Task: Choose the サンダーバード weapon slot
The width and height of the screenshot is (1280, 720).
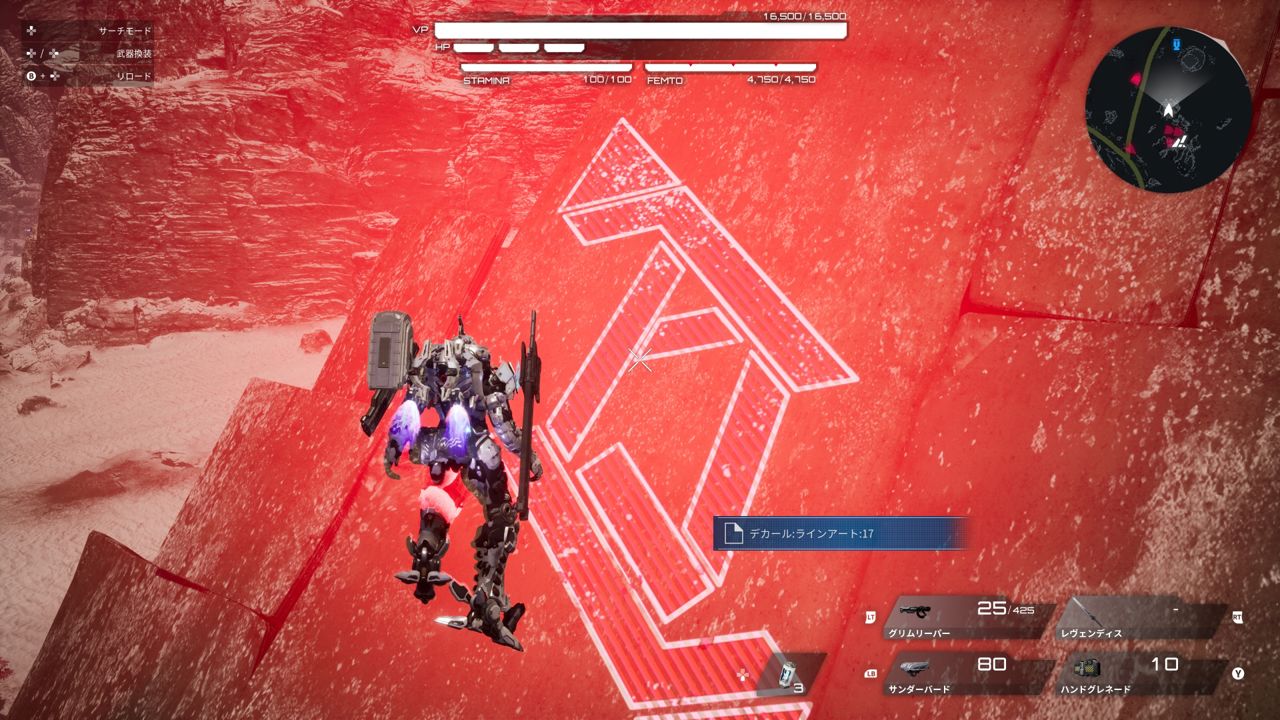Action: [x=961, y=675]
